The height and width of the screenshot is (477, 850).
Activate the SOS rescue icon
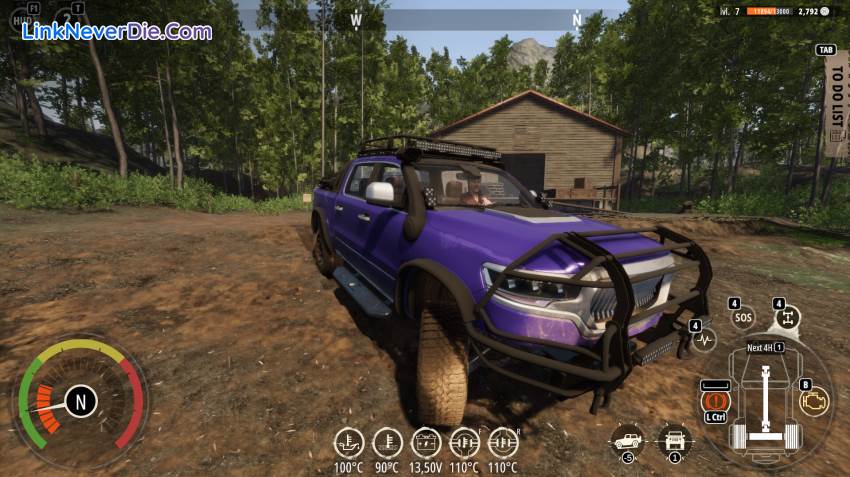(742, 319)
